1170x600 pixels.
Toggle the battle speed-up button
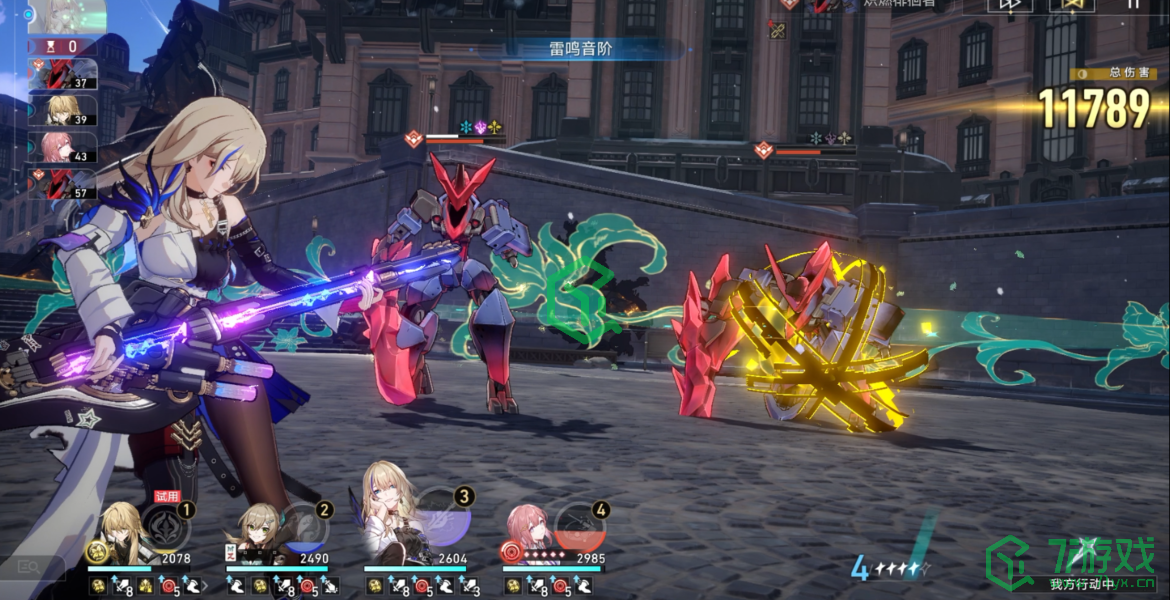(x=1010, y=4)
